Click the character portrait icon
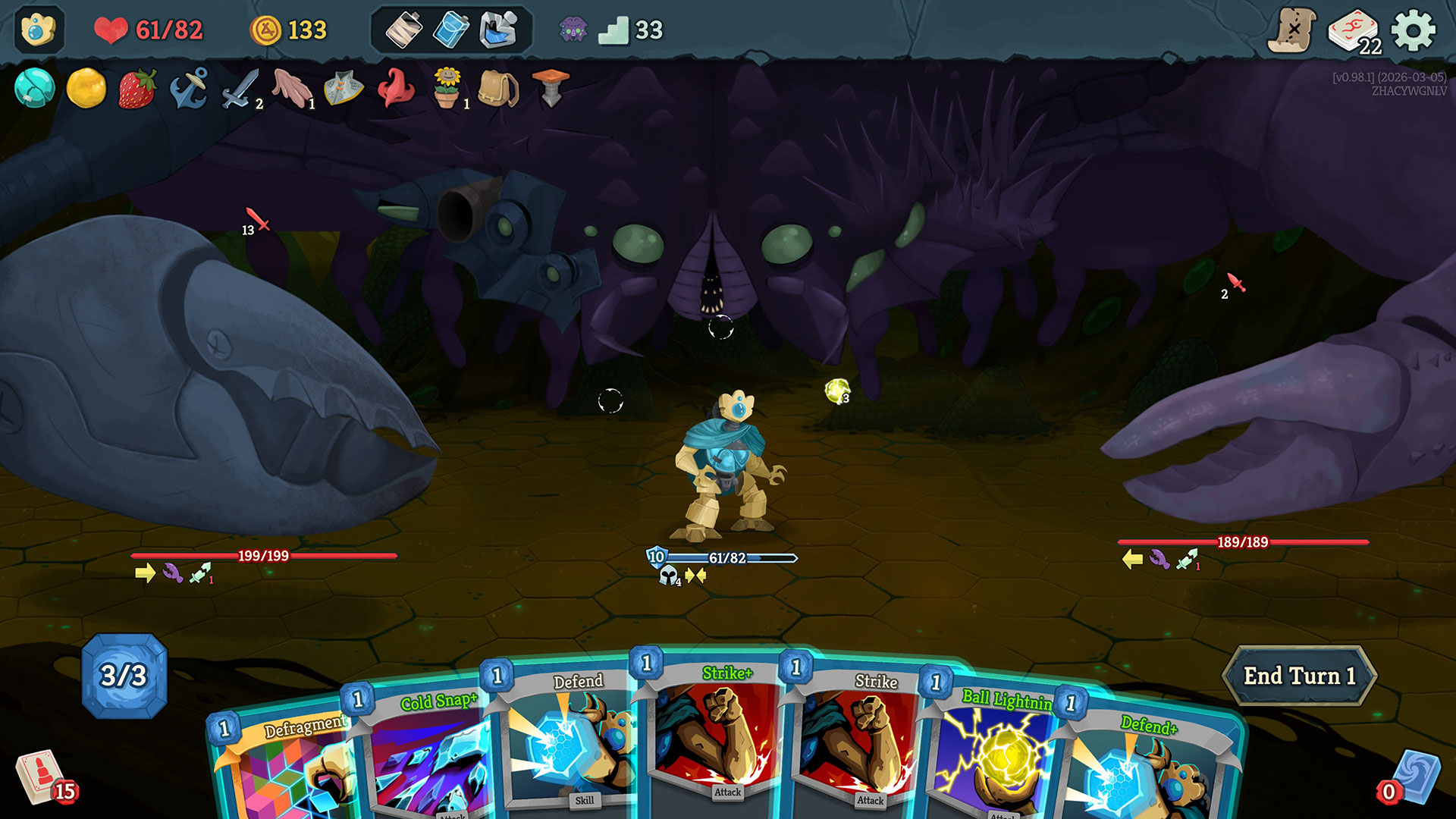This screenshot has height=819, width=1456. (x=39, y=31)
